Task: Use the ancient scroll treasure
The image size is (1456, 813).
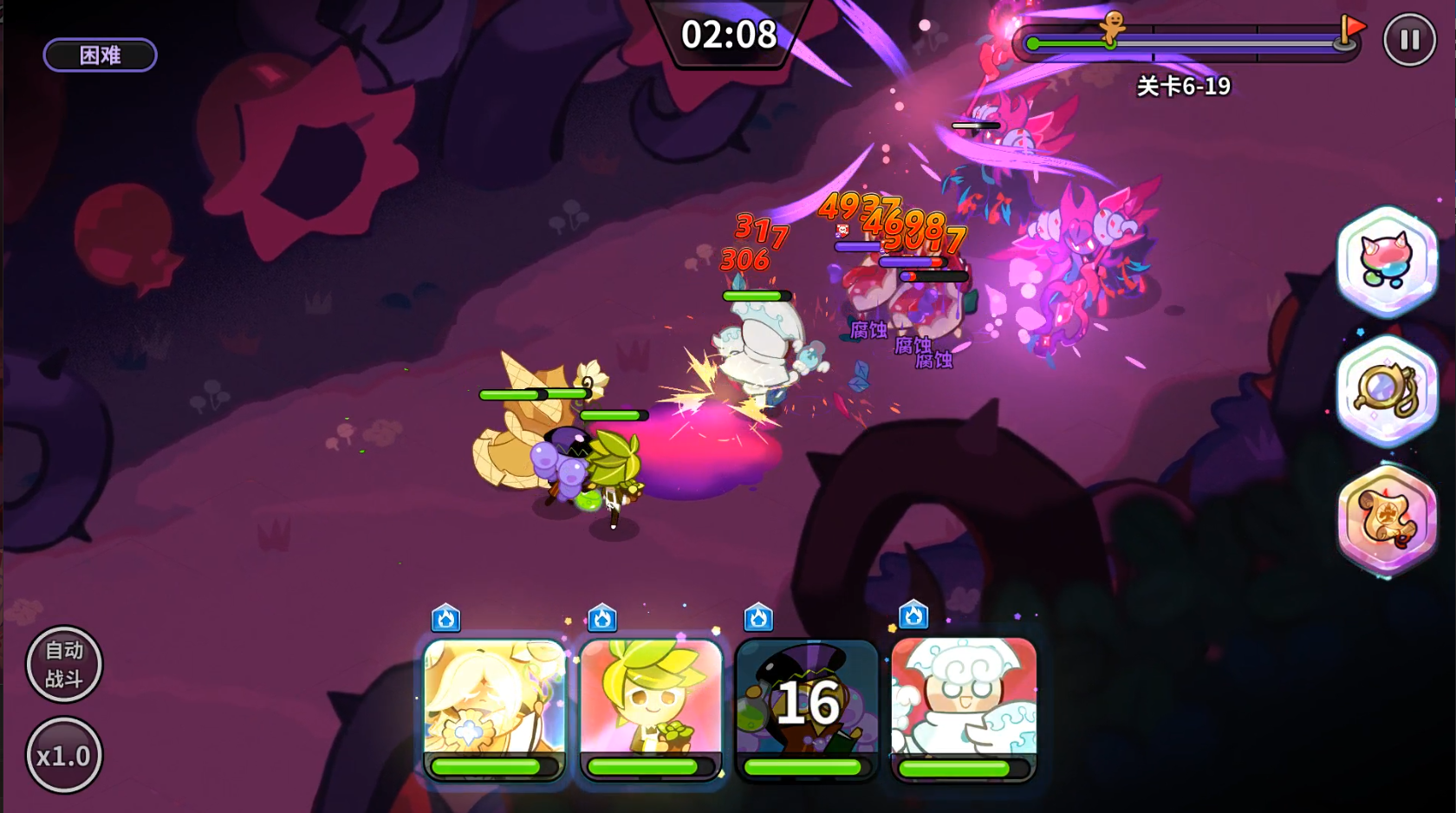Action: point(1387,518)
